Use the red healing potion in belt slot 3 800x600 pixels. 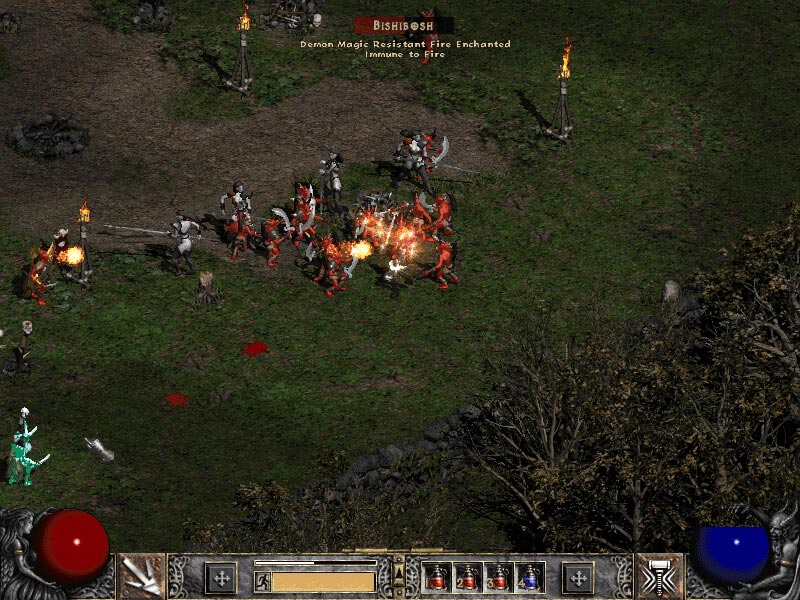click(x=498, y=577)
